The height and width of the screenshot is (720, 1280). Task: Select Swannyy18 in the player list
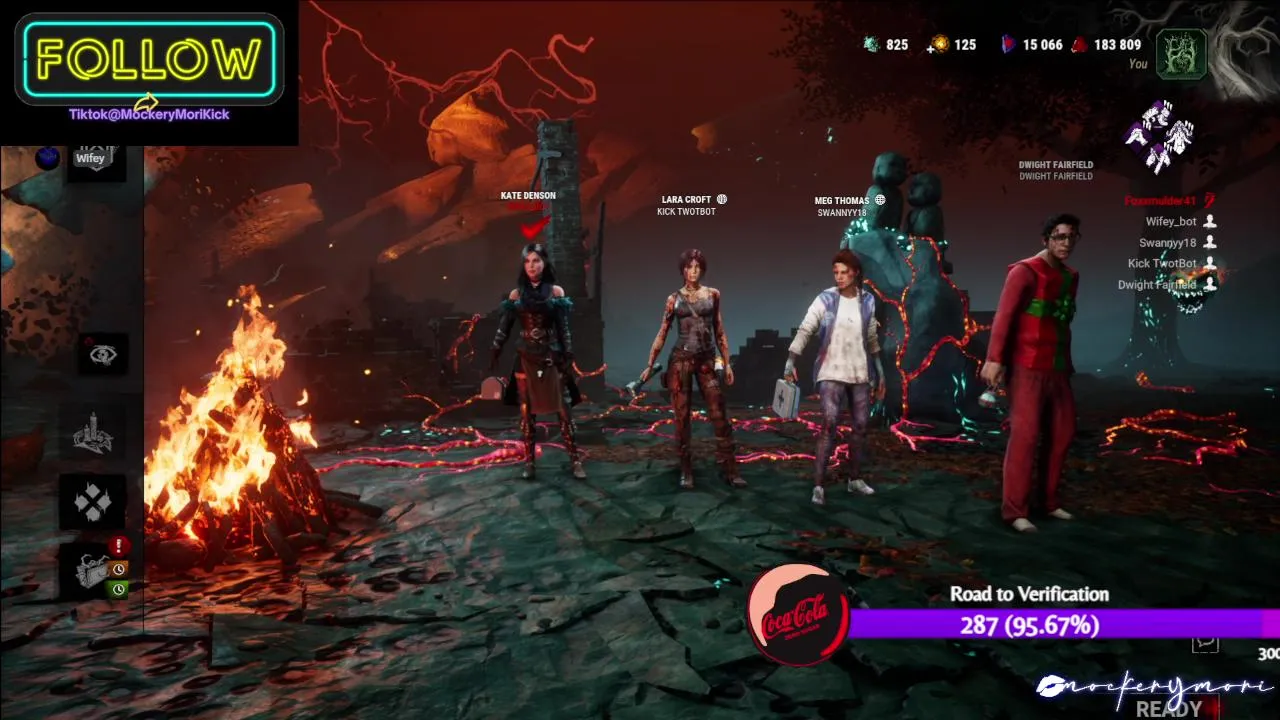(1167, 243)
